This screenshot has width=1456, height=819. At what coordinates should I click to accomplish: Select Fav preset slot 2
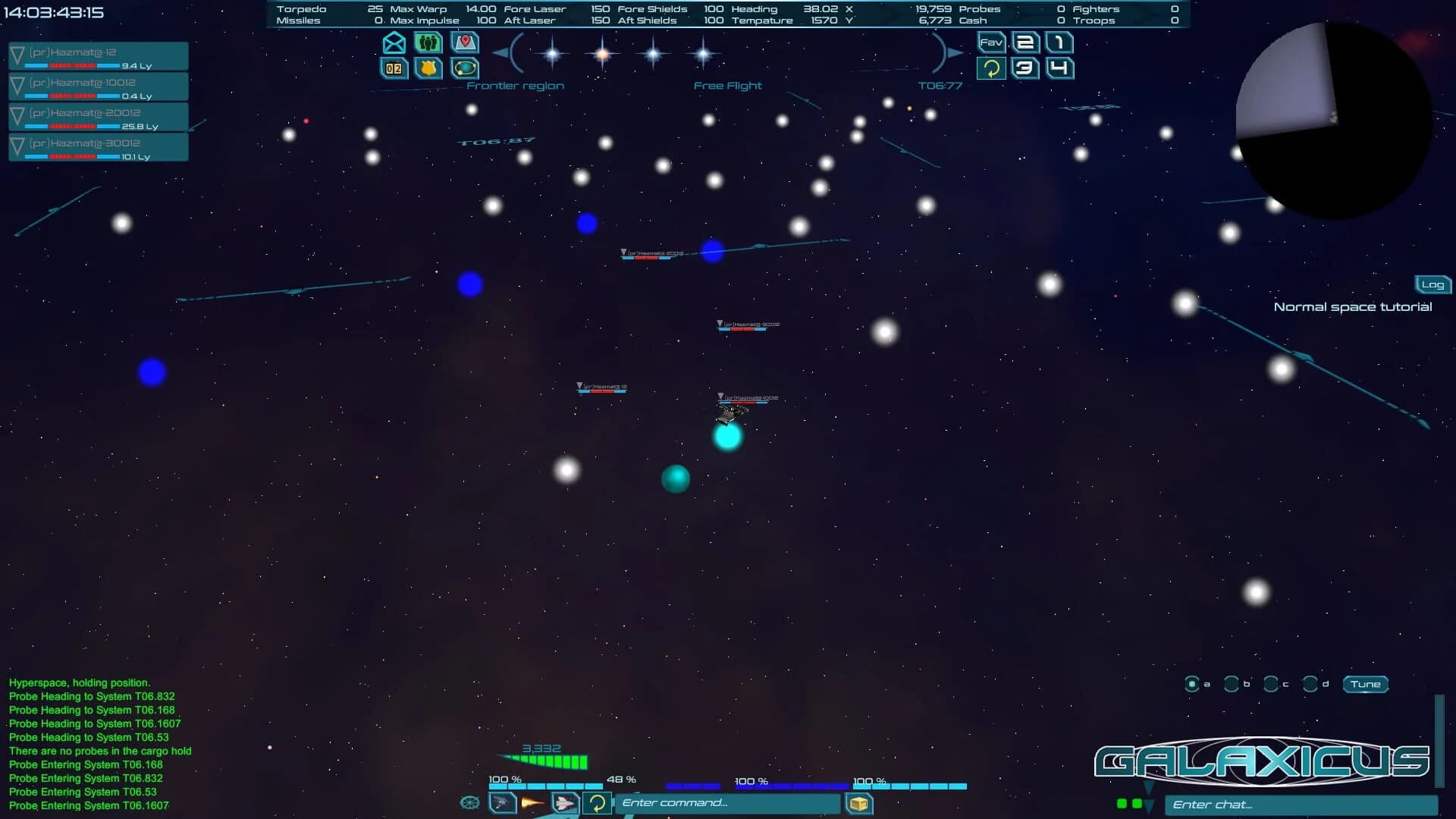pos(1025,43)
